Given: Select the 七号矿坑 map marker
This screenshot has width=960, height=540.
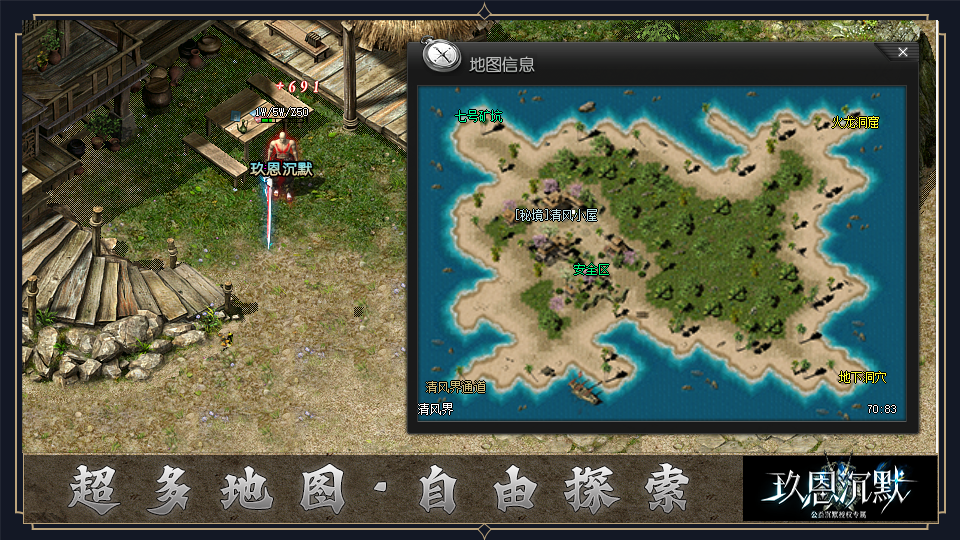Looking at the screenshot, I should [x=479, y=117].
